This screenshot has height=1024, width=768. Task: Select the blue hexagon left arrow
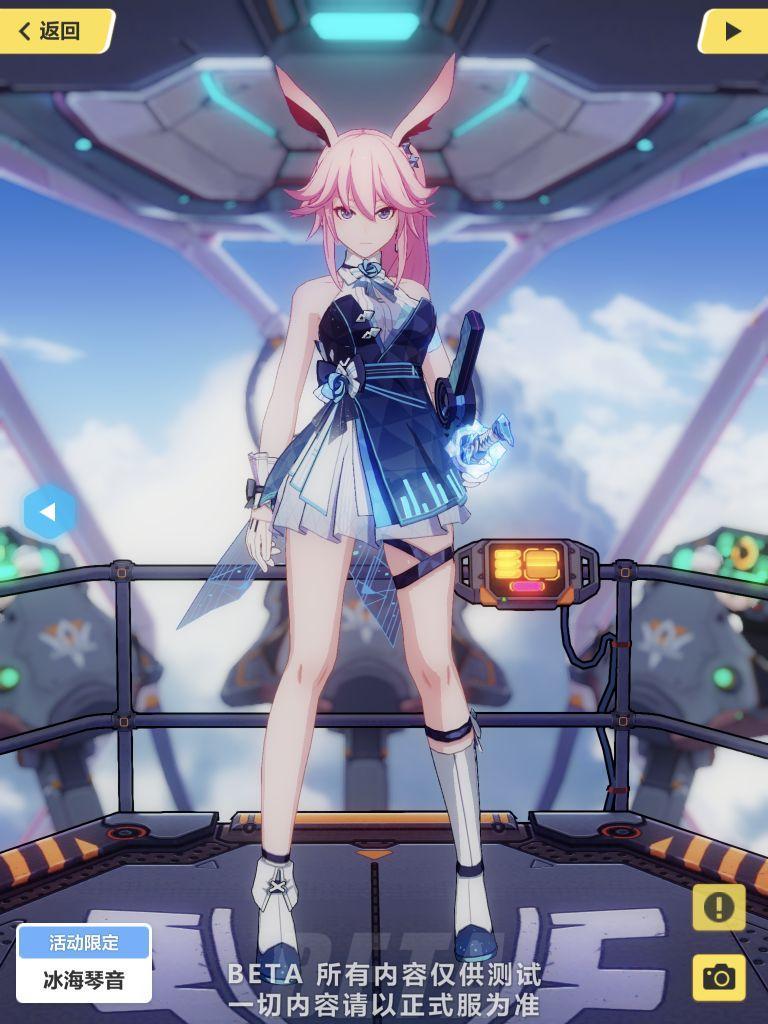pyautogui.click(x=47, y=512)
